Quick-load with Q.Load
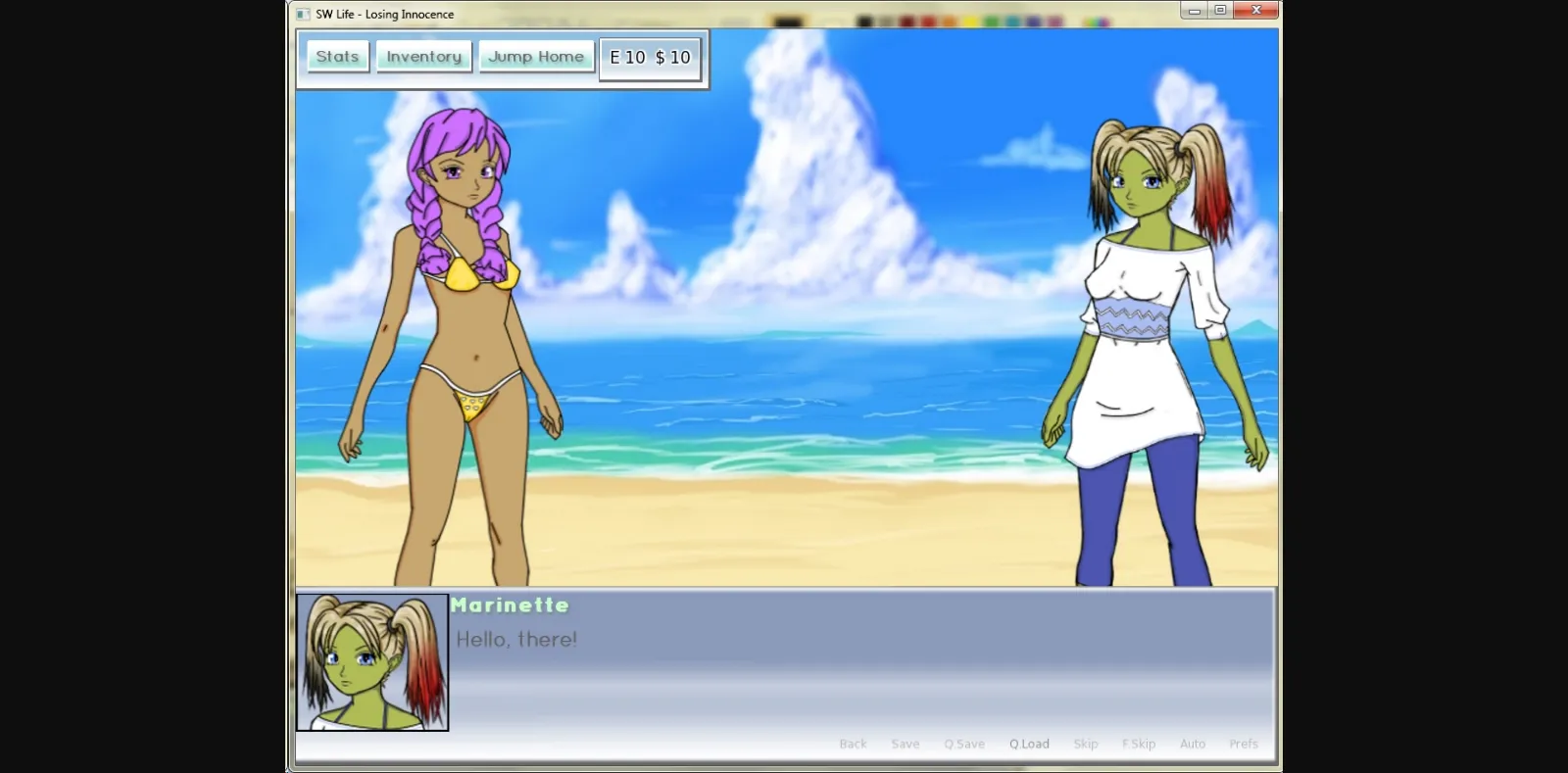1568x773 pixels. point(1029,744)
